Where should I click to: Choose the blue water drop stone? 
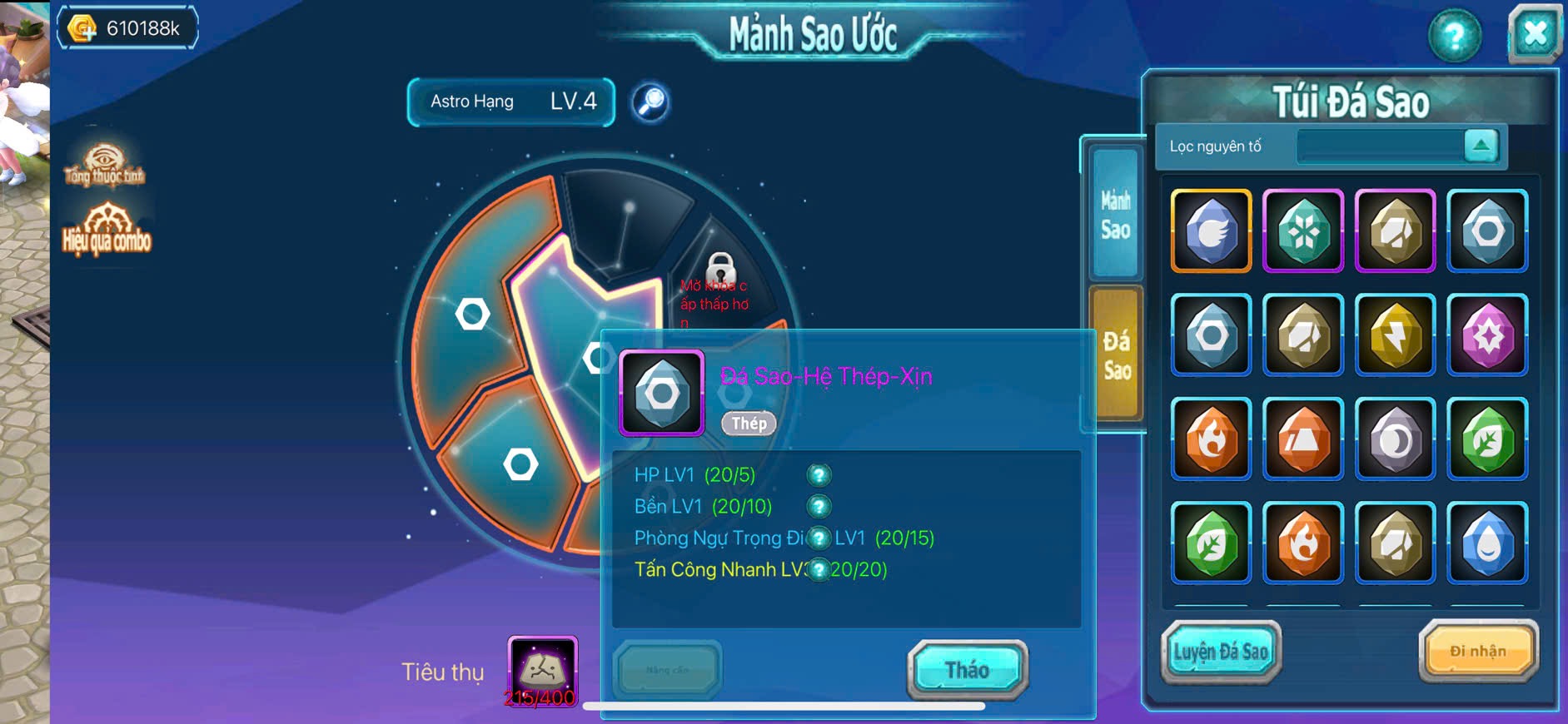pyautogui.click(x=1487, y=543)
